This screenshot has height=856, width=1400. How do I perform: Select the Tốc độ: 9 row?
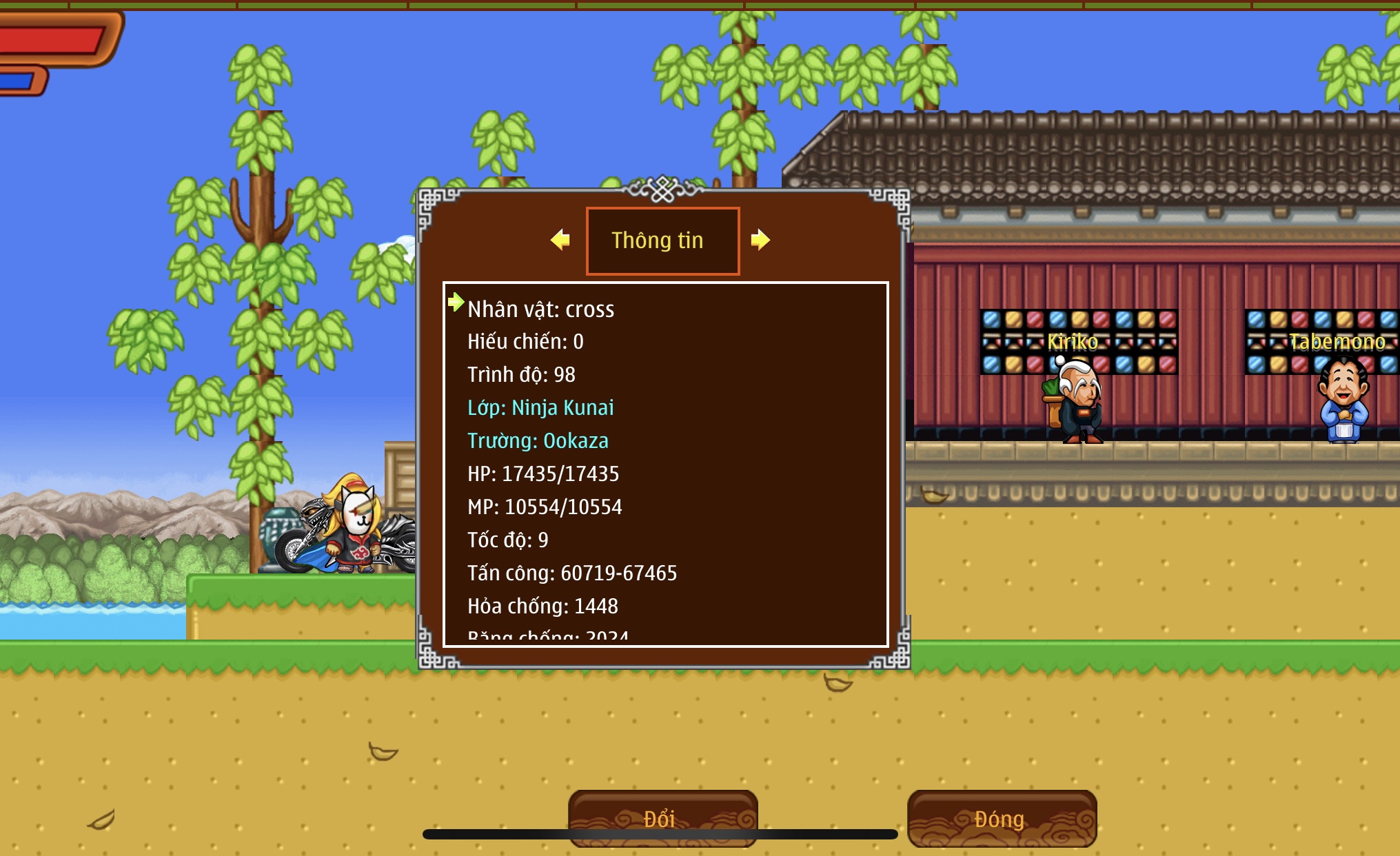(508, 540)
